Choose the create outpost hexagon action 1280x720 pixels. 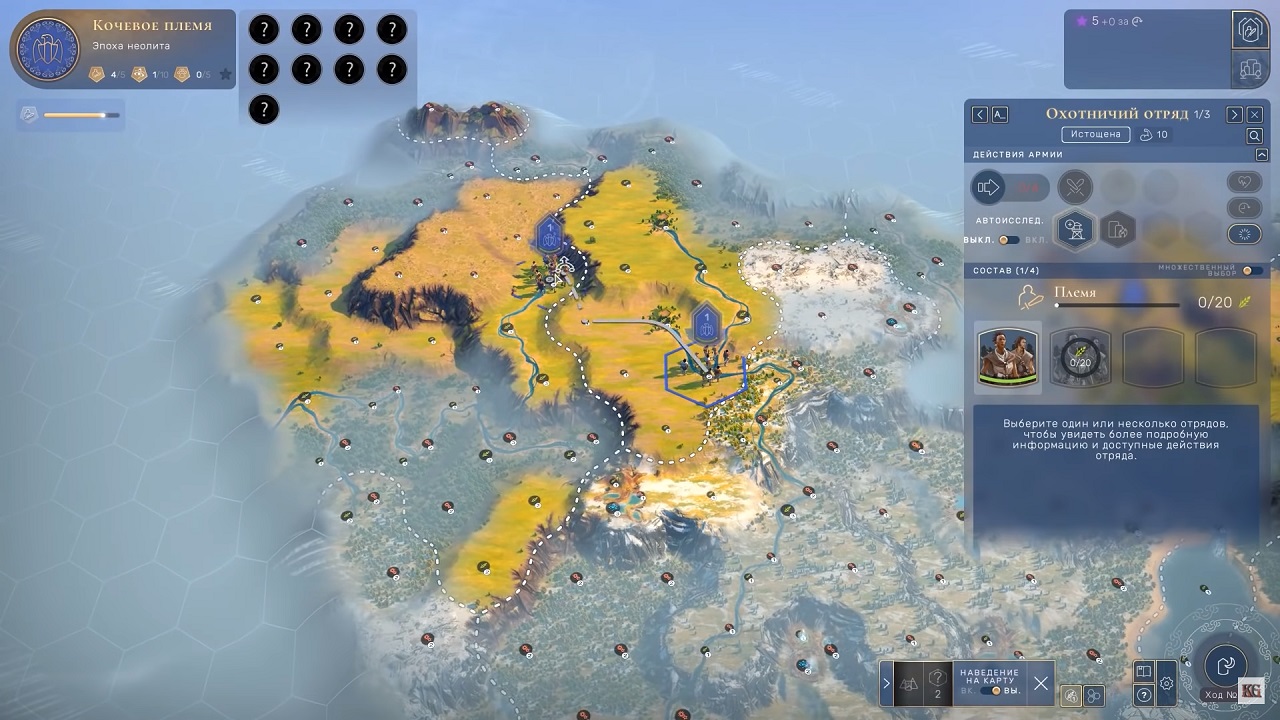coord(1075,231)
